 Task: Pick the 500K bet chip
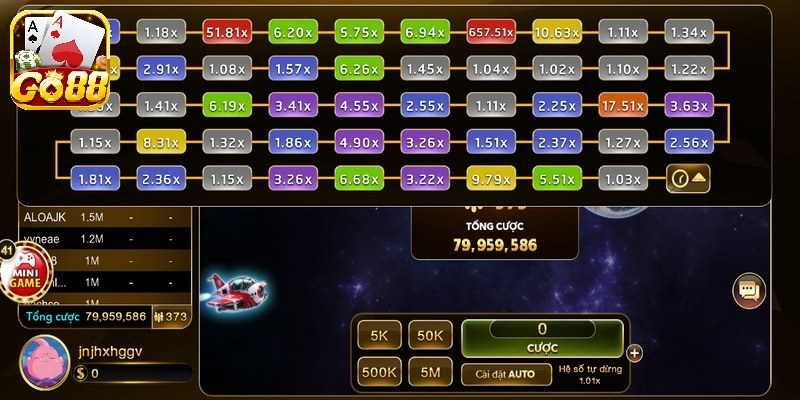pos(380,374)
